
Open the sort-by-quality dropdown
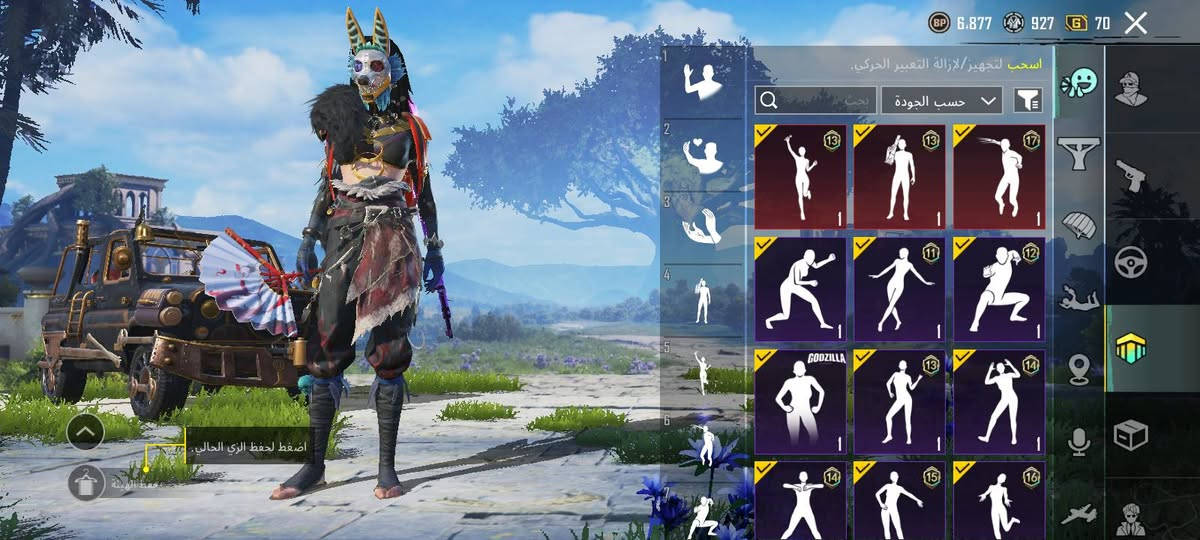tap(941, 100)
